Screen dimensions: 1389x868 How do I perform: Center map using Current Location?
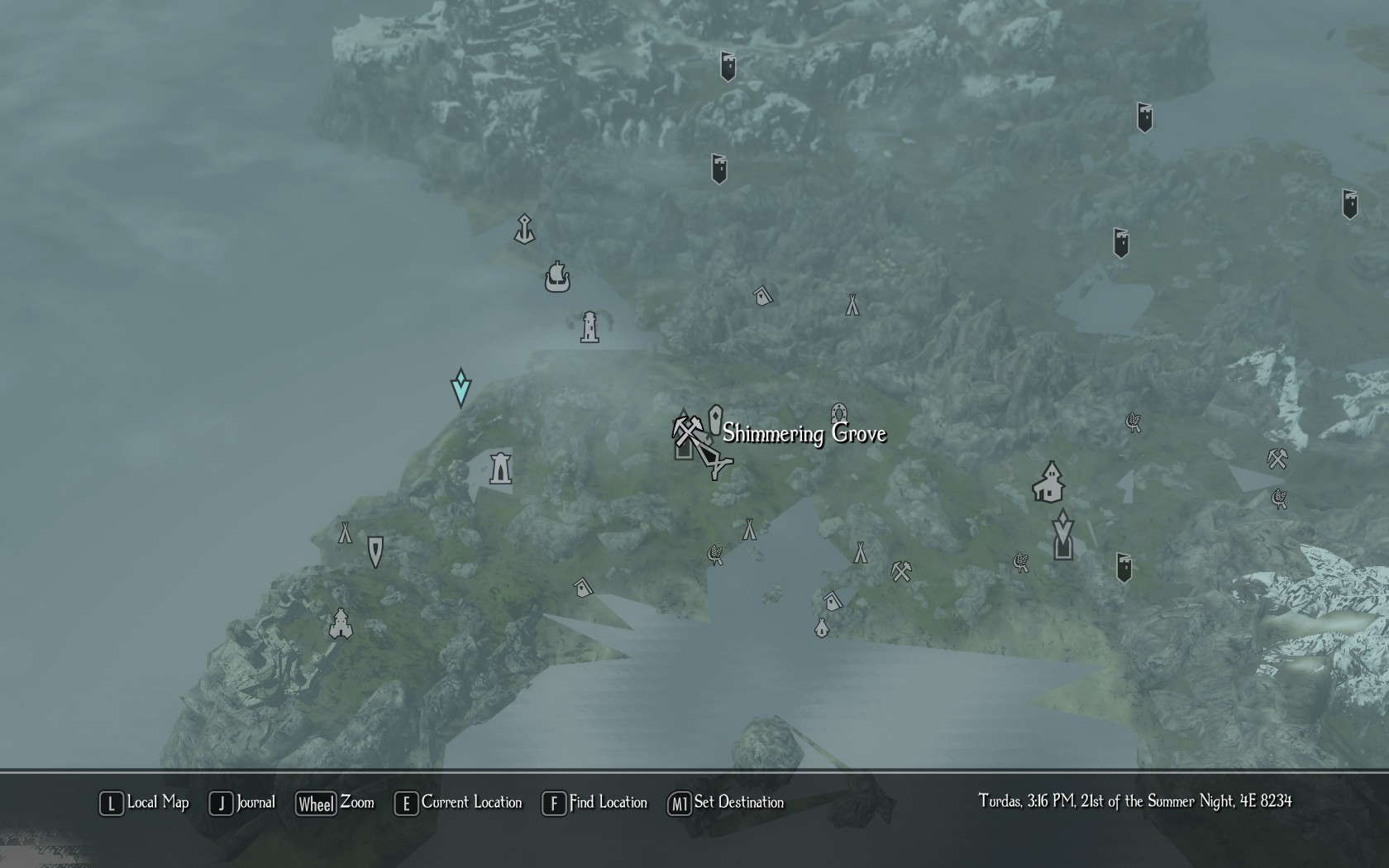(x=459, y=803)
